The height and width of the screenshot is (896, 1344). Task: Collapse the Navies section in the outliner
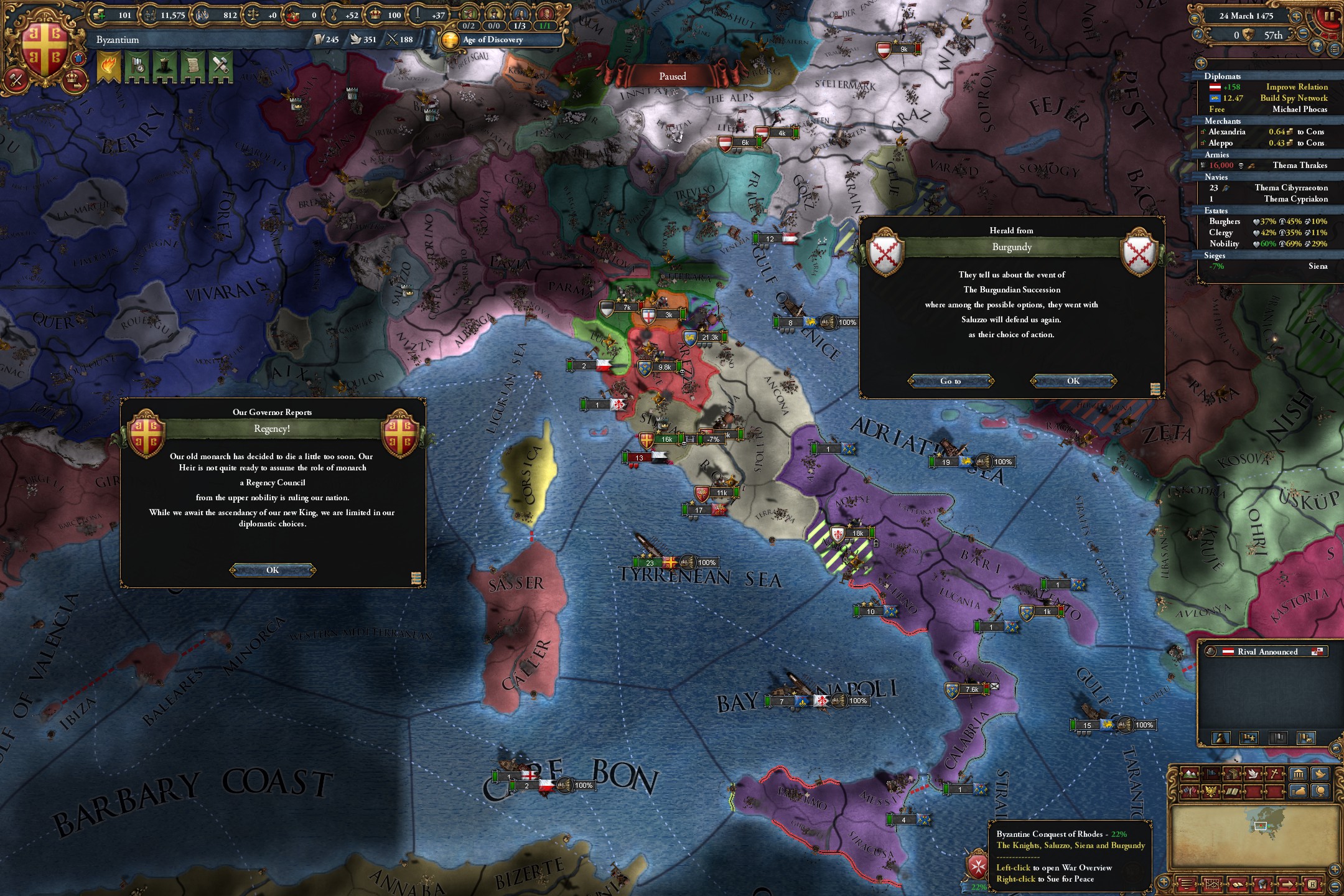(1215, 177)
